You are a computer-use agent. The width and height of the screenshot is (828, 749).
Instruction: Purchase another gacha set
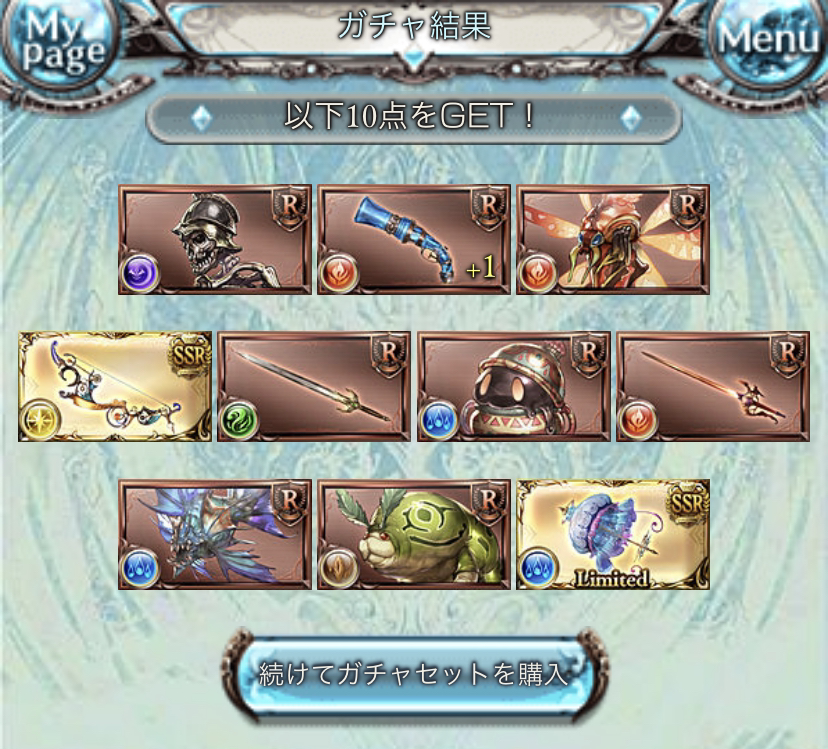click(x=413, y=672)
